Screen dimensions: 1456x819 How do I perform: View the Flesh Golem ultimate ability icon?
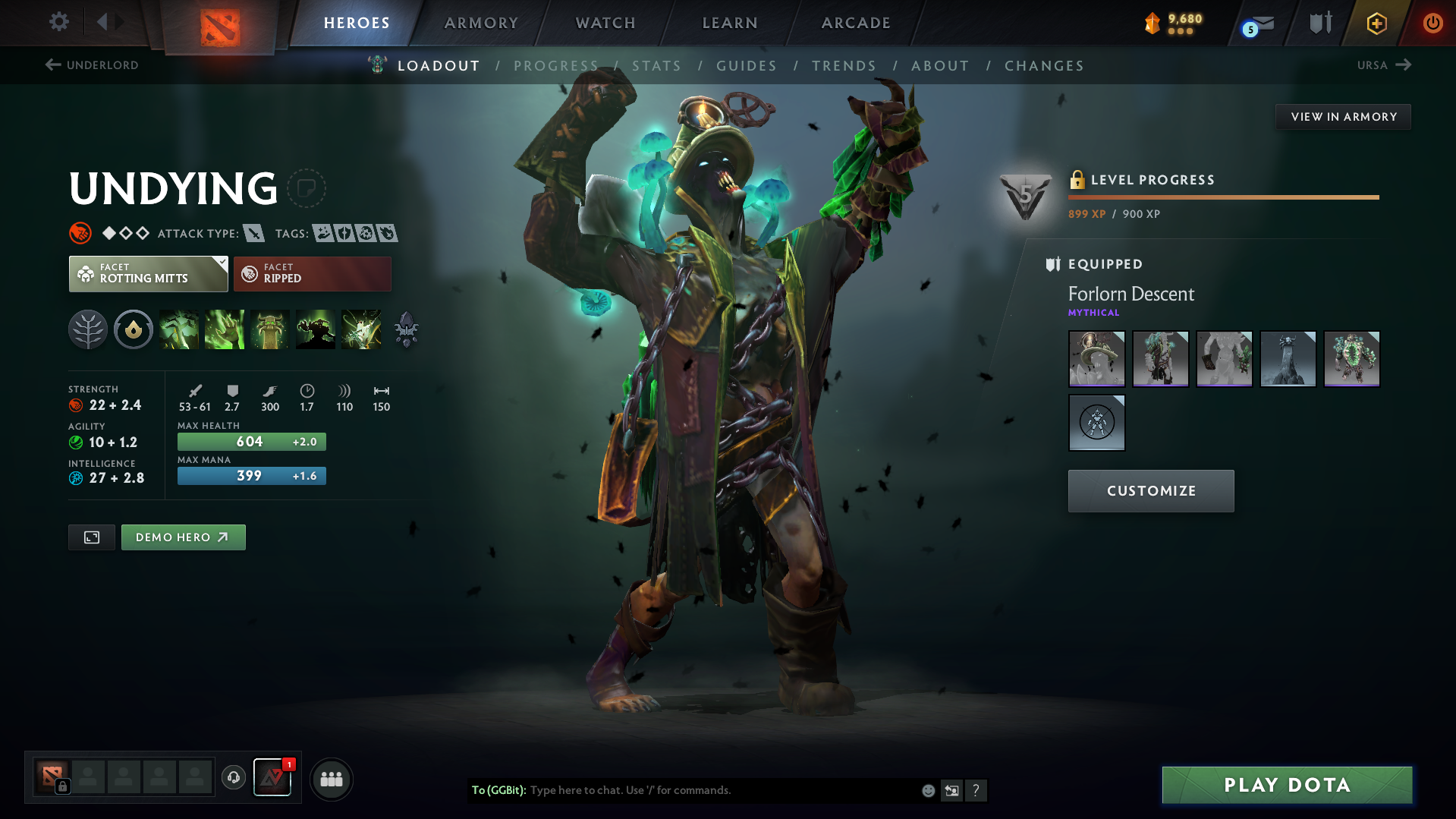click(316, 329)
